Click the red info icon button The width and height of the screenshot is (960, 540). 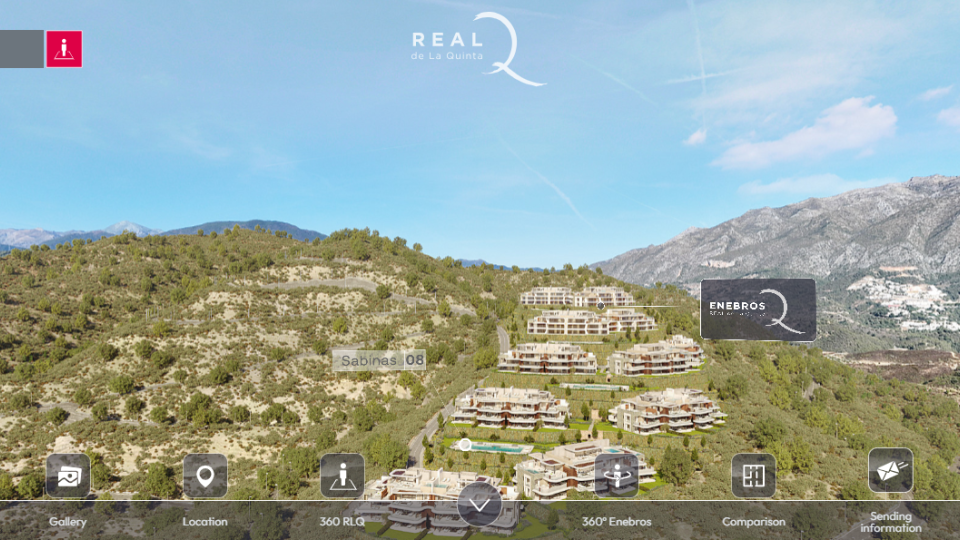point(64,49)
